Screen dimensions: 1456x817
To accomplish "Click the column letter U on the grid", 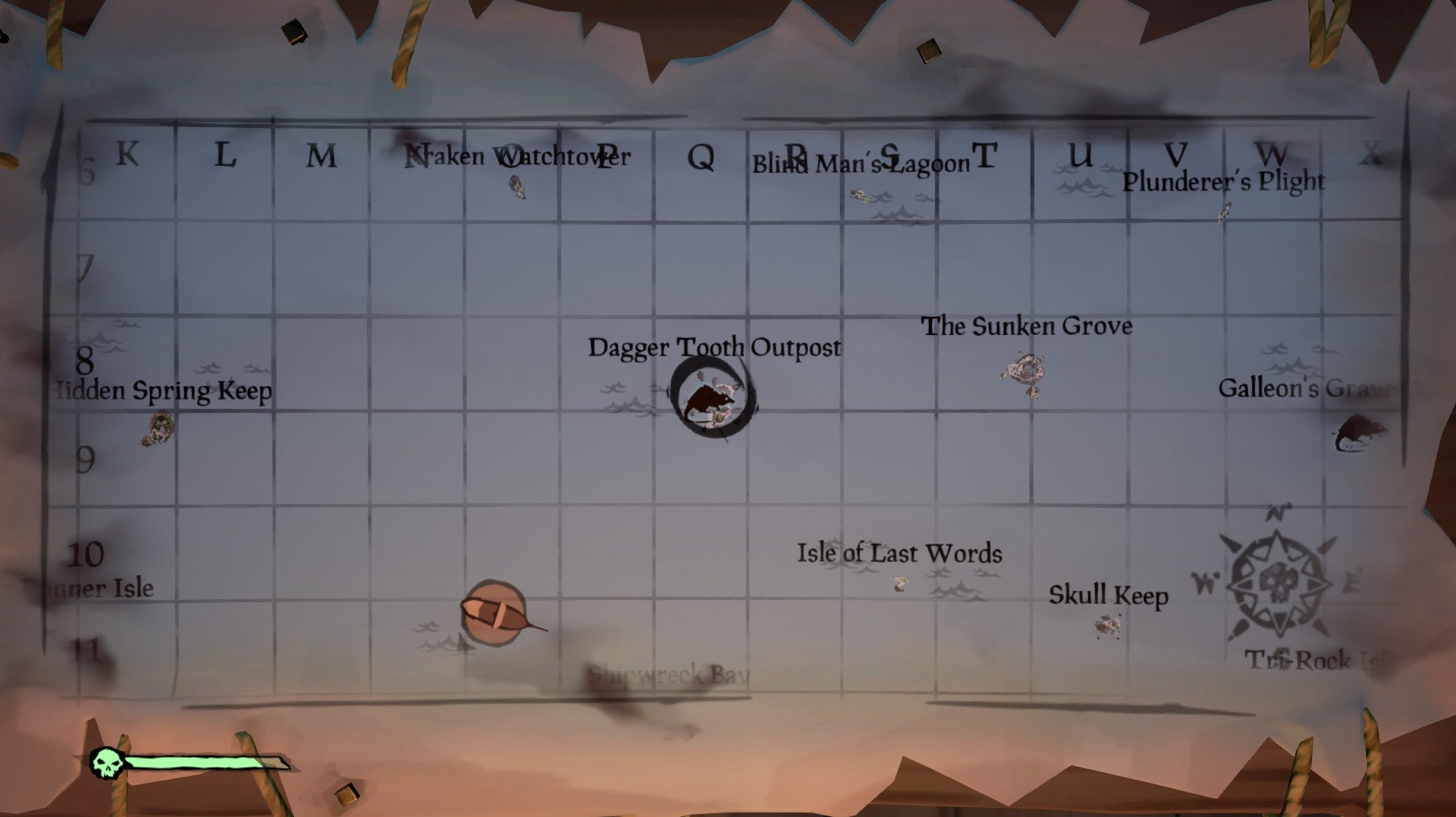I will point(1078,156).
